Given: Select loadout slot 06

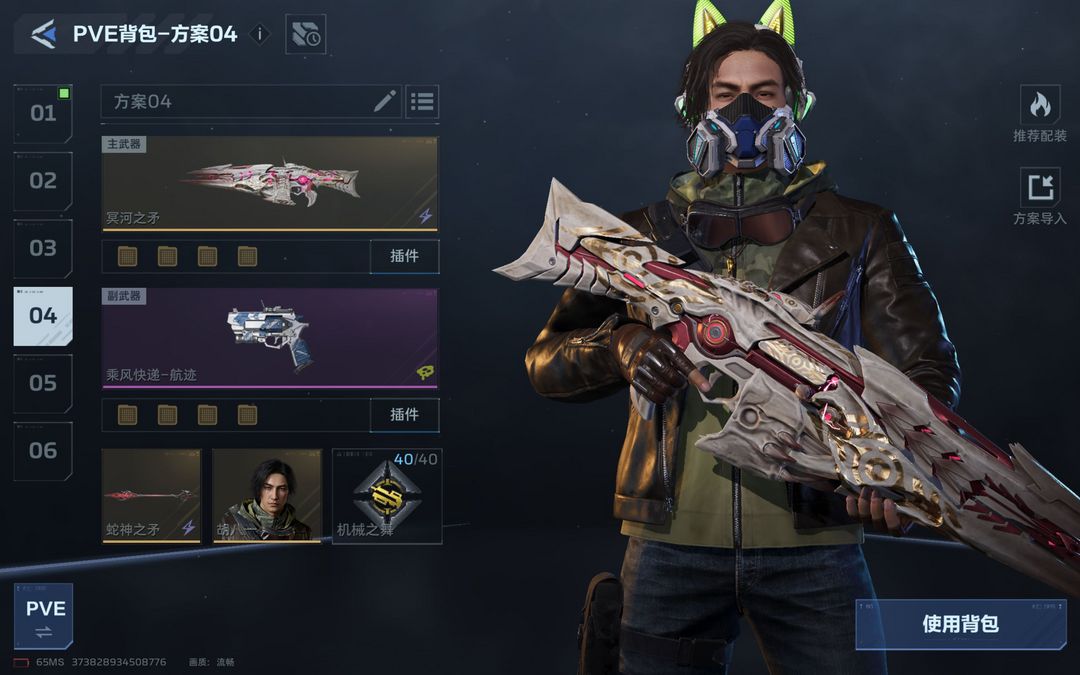Looking at the screenshot, I should click(x=43, y=450).
